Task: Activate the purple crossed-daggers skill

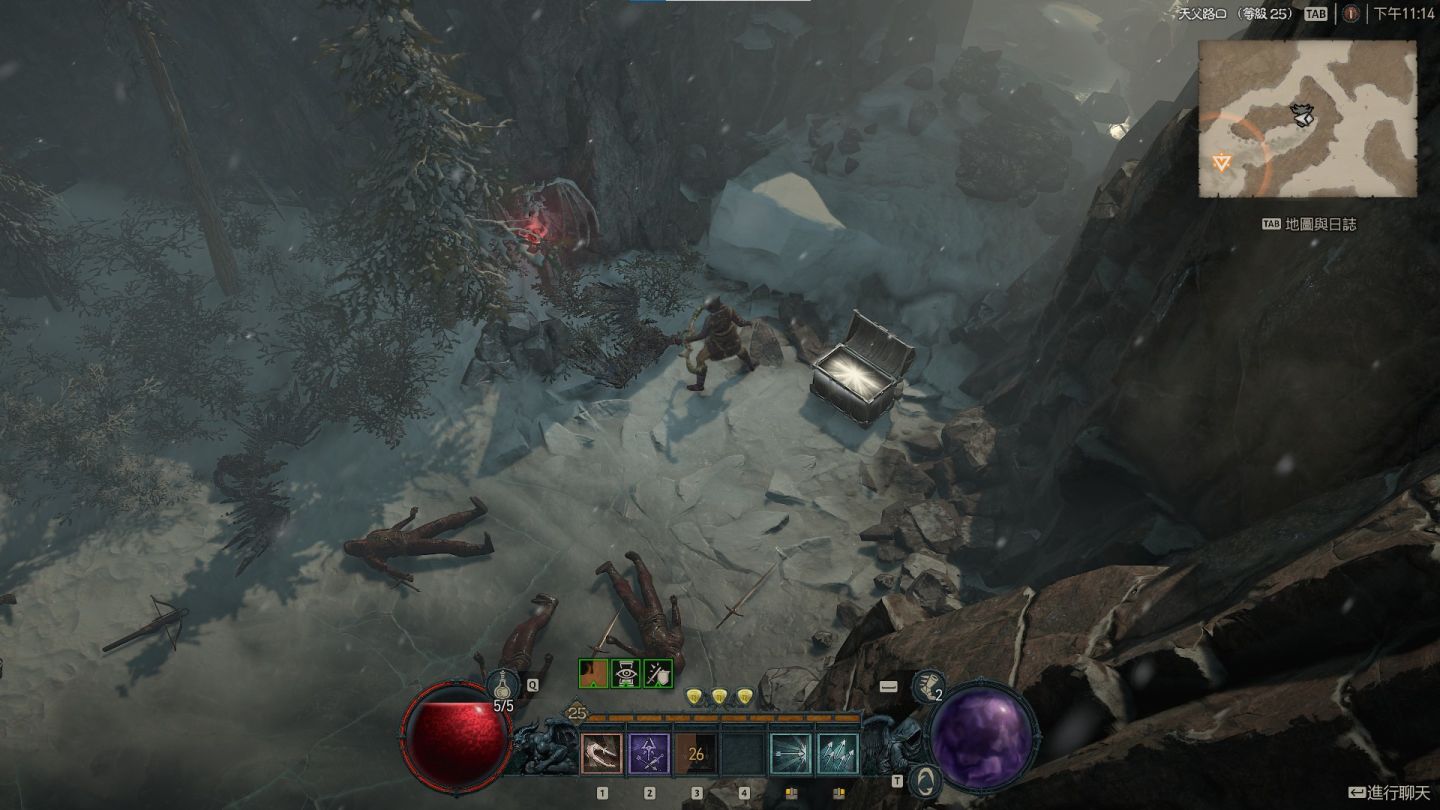Action: coord(649,754)
